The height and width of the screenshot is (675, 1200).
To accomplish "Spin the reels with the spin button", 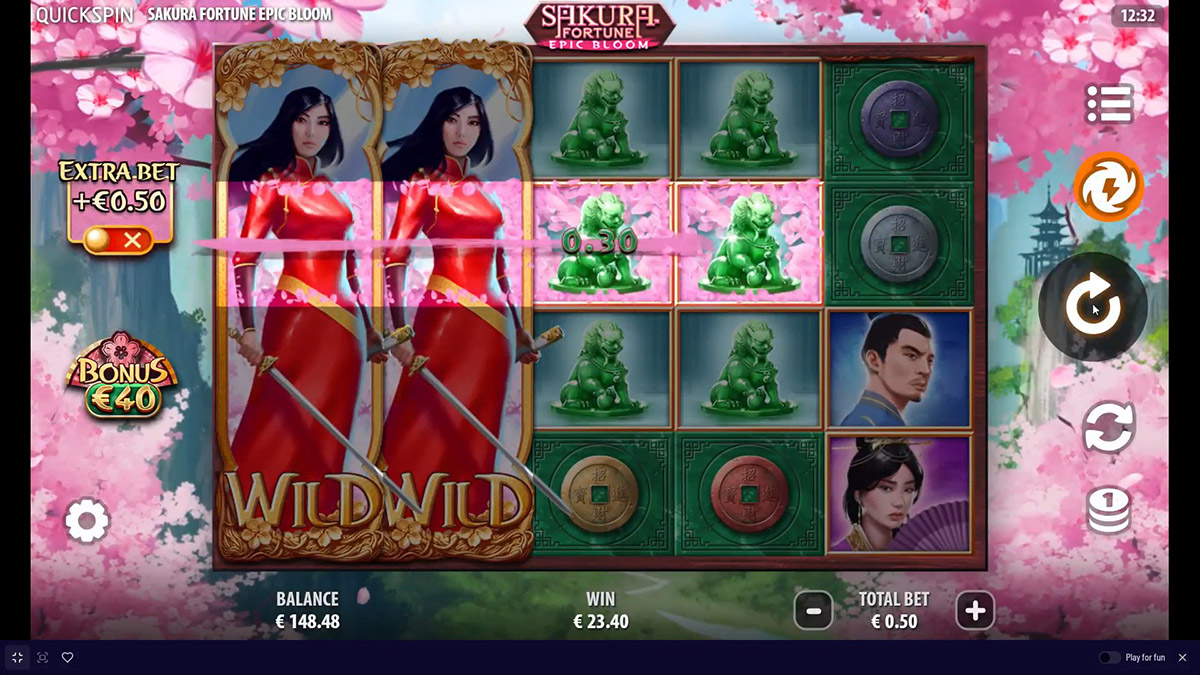I will click(x=1091, y=305).
